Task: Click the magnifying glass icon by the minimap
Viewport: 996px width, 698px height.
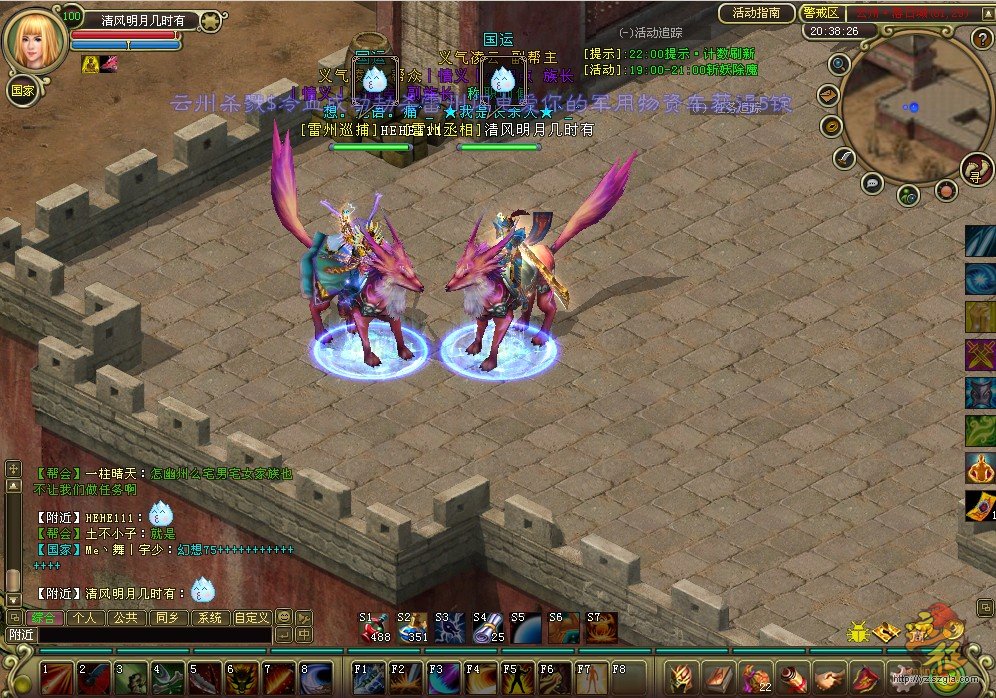Action: point(839,64)
